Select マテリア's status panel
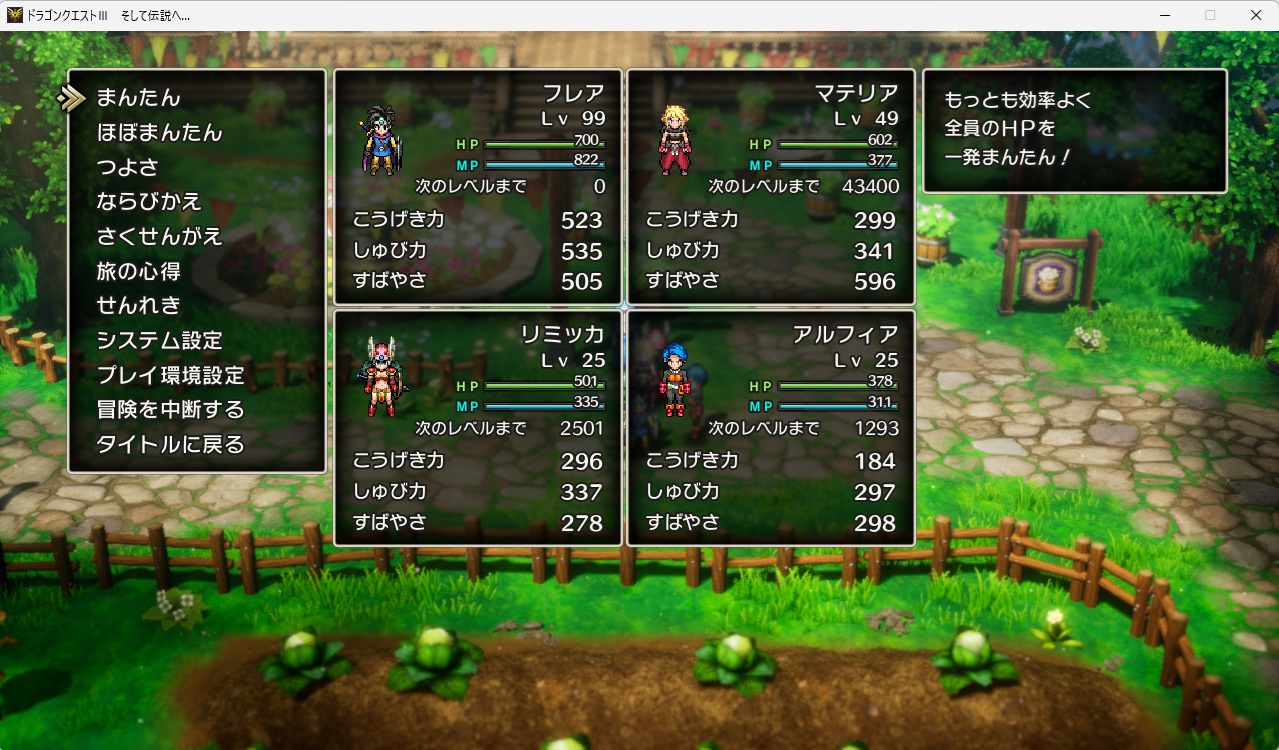This screenshot has width=1279, height=750. pos(771,187)
